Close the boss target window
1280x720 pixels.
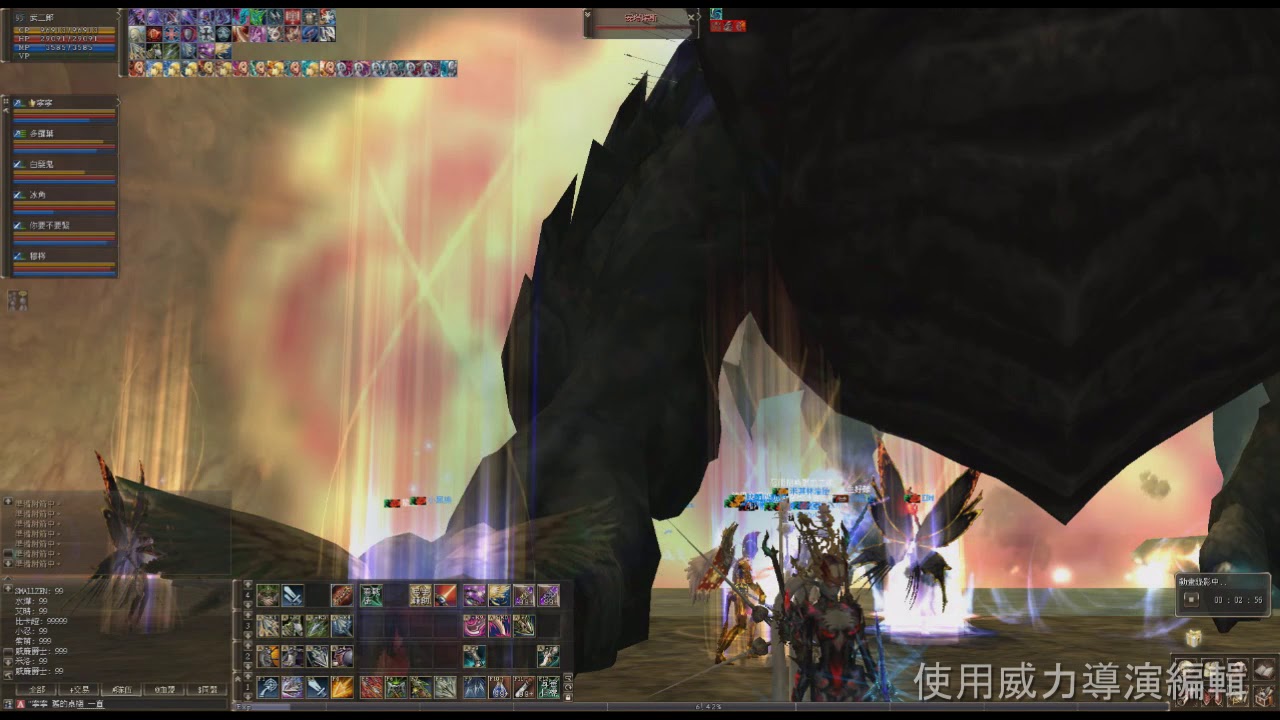click(x=690, y=17)
